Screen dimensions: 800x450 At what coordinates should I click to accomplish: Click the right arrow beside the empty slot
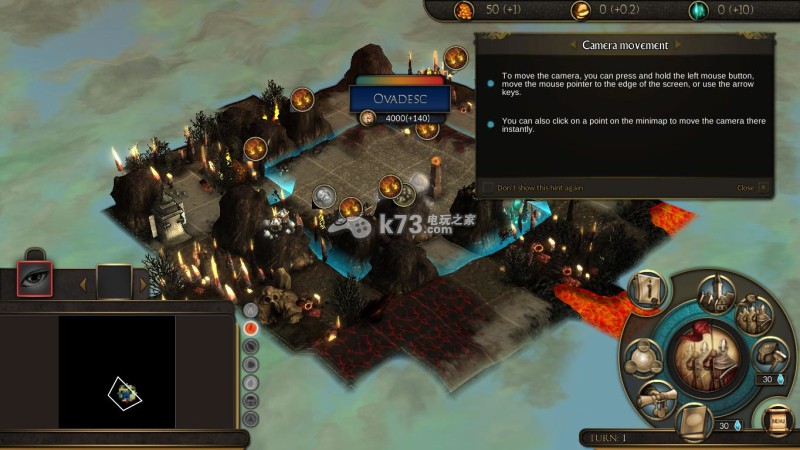click(x=143, y=283)
